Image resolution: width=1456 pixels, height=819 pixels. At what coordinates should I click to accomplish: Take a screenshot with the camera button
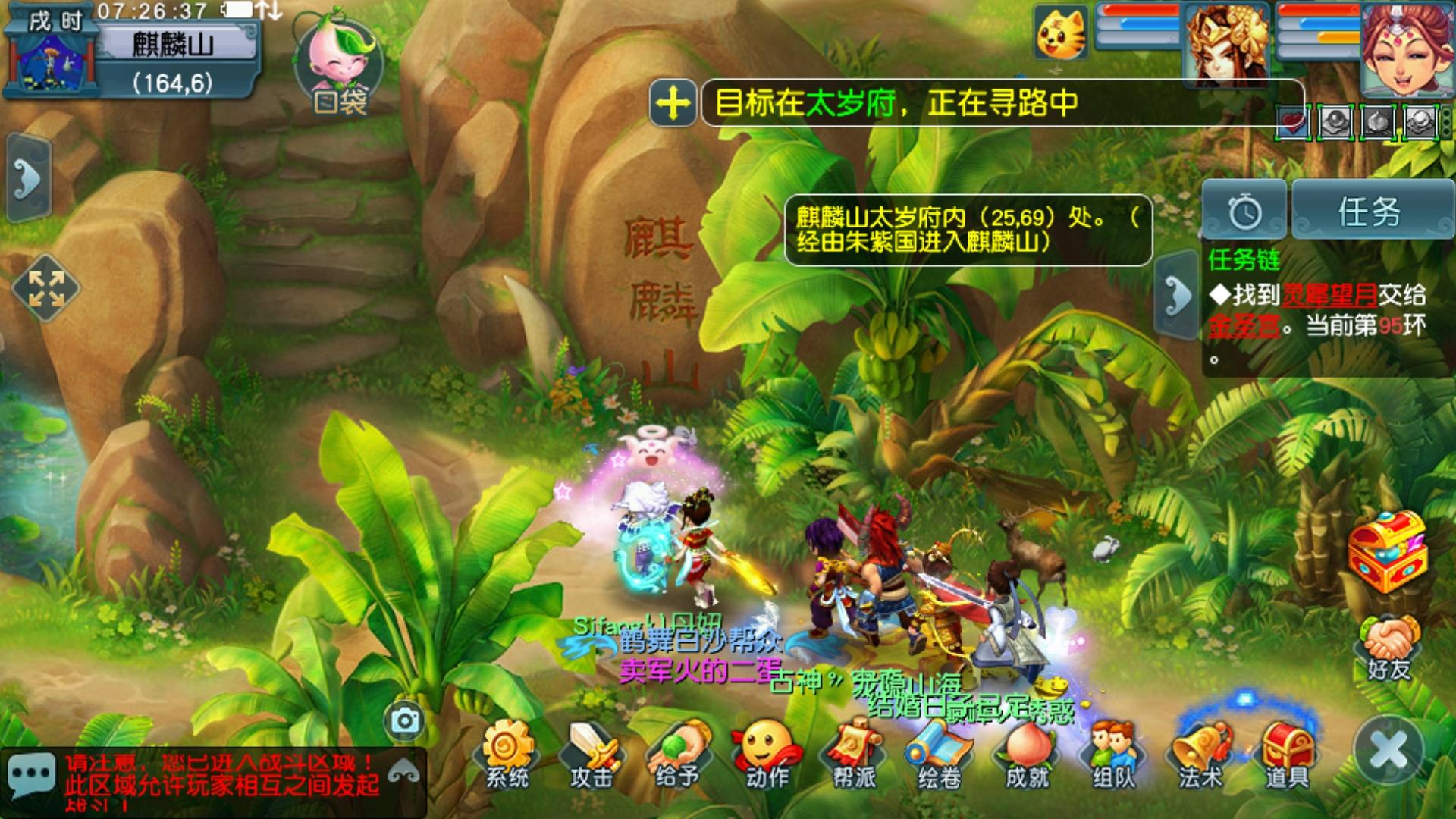(x=405, y=720)
